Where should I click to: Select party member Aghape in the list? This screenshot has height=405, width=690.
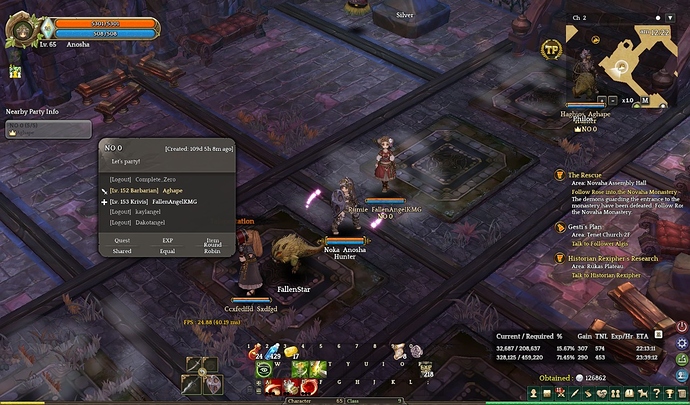coord(168,190)
